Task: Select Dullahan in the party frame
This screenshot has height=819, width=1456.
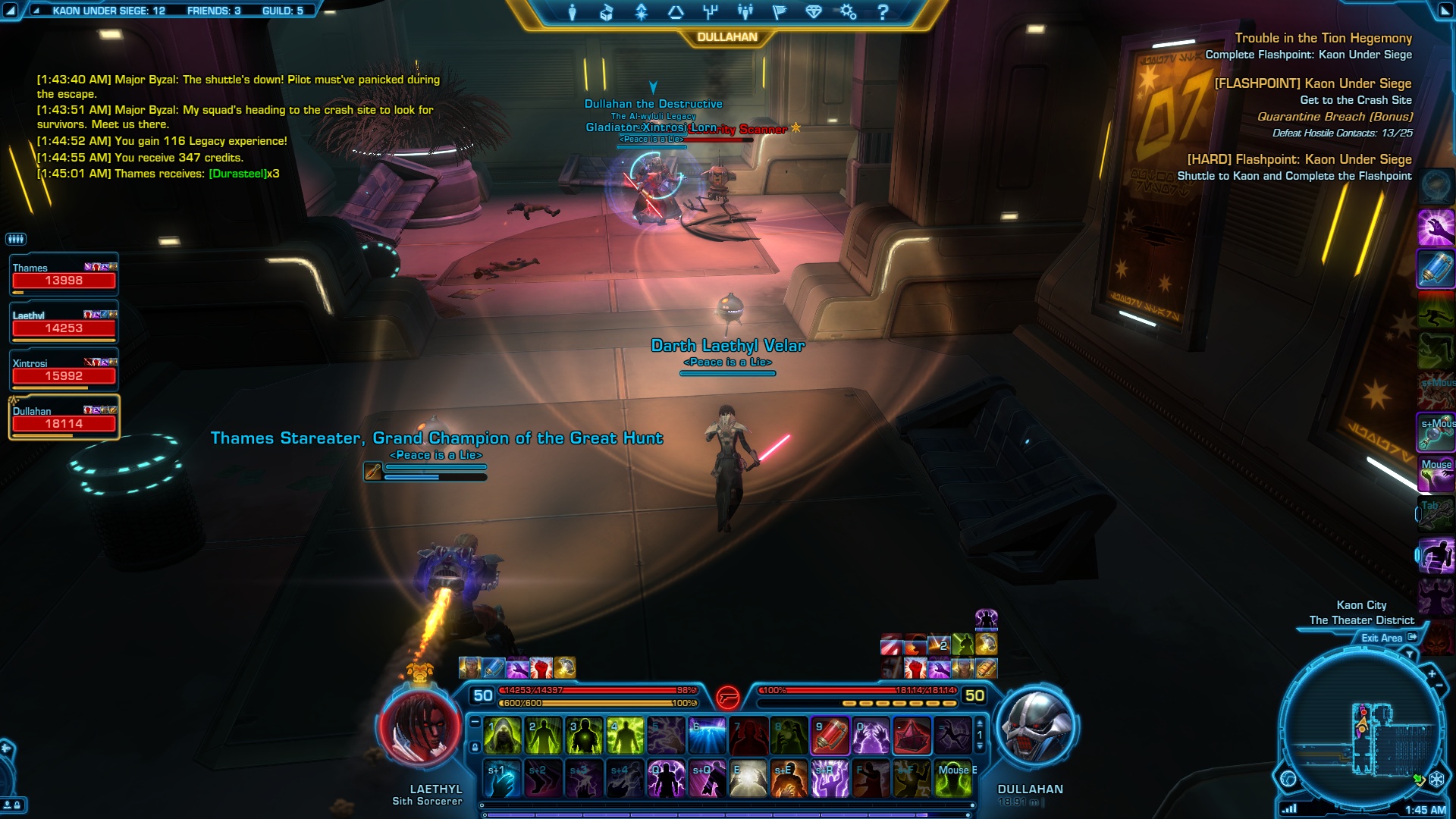Action: point(64,418)
